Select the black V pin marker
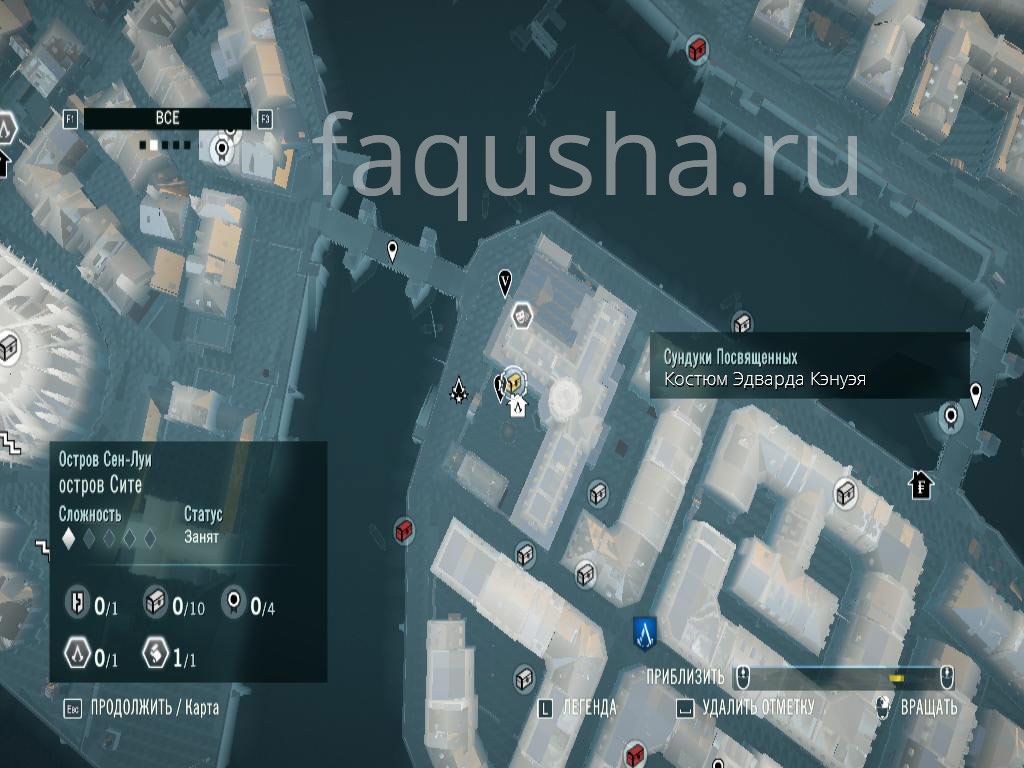This screenshot has width=1024, height=768. 505,283
